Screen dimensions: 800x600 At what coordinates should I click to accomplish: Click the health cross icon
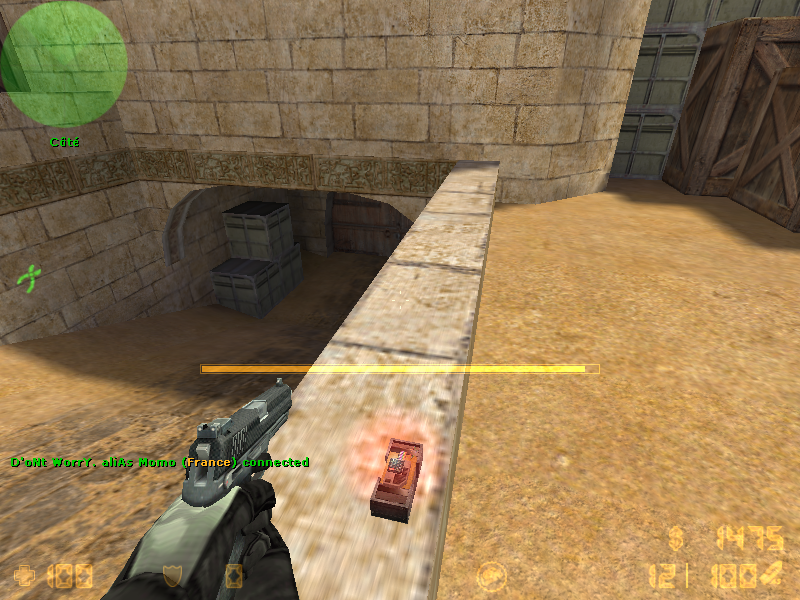point(23,575)
